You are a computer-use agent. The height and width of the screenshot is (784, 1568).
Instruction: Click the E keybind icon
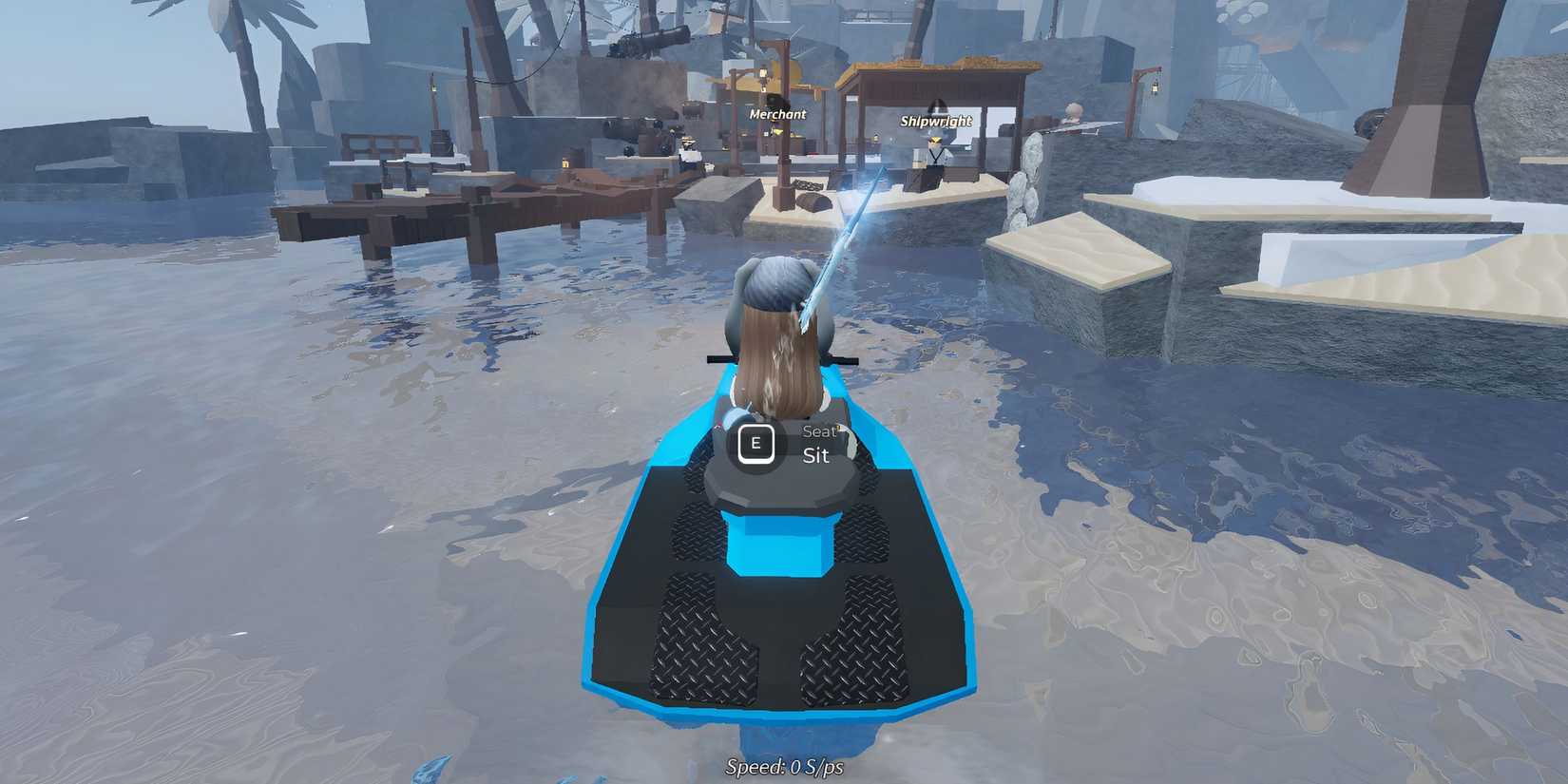755,445
